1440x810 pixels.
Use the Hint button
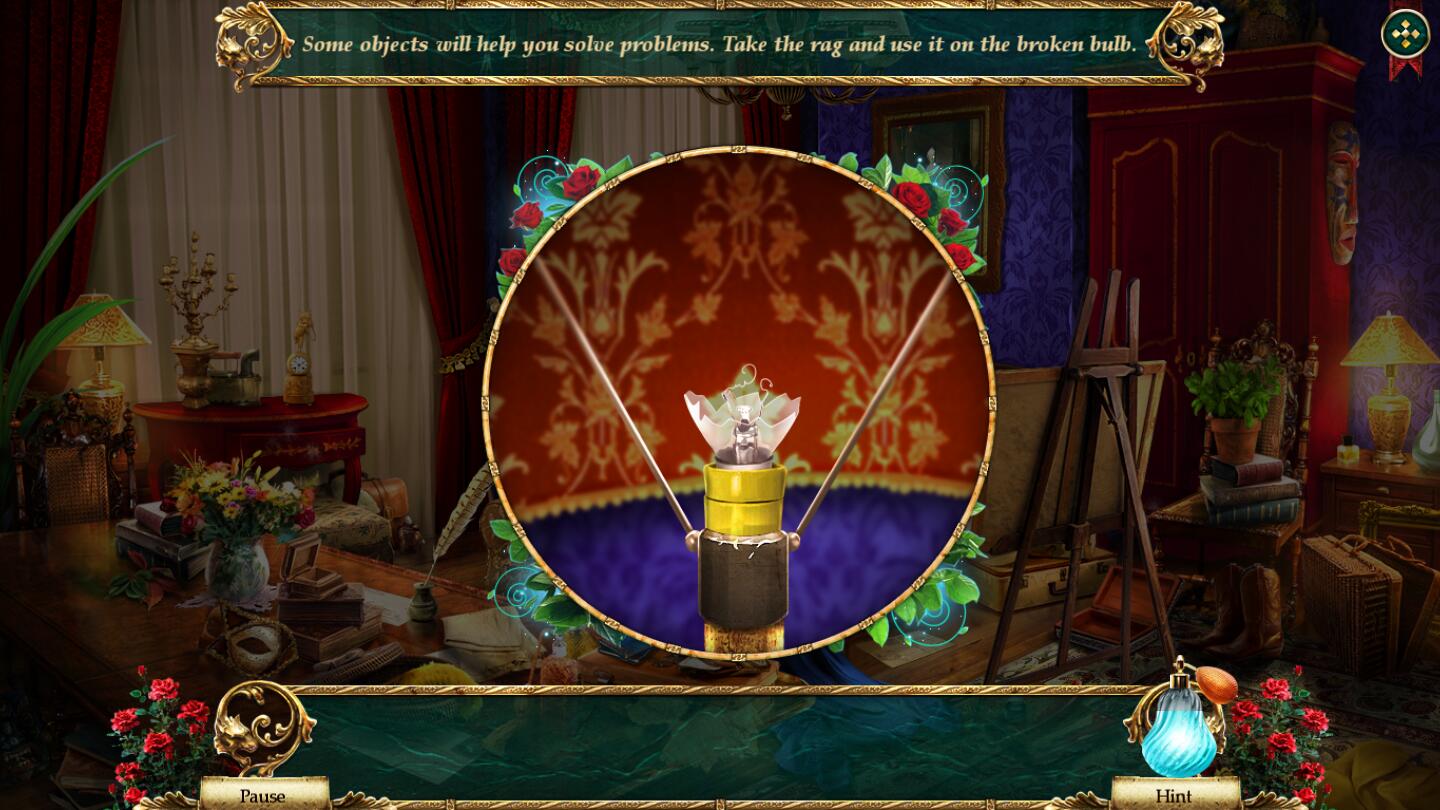[x=1174, y=796]
